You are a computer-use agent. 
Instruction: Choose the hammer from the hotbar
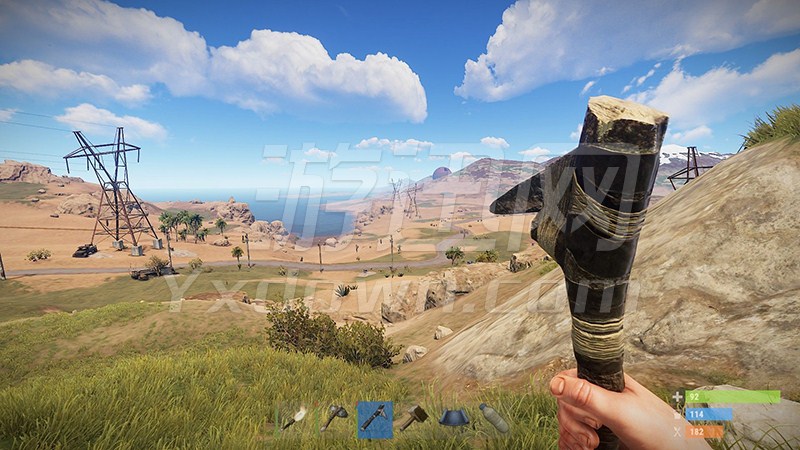pyautogui.click(x=414, y=418)
